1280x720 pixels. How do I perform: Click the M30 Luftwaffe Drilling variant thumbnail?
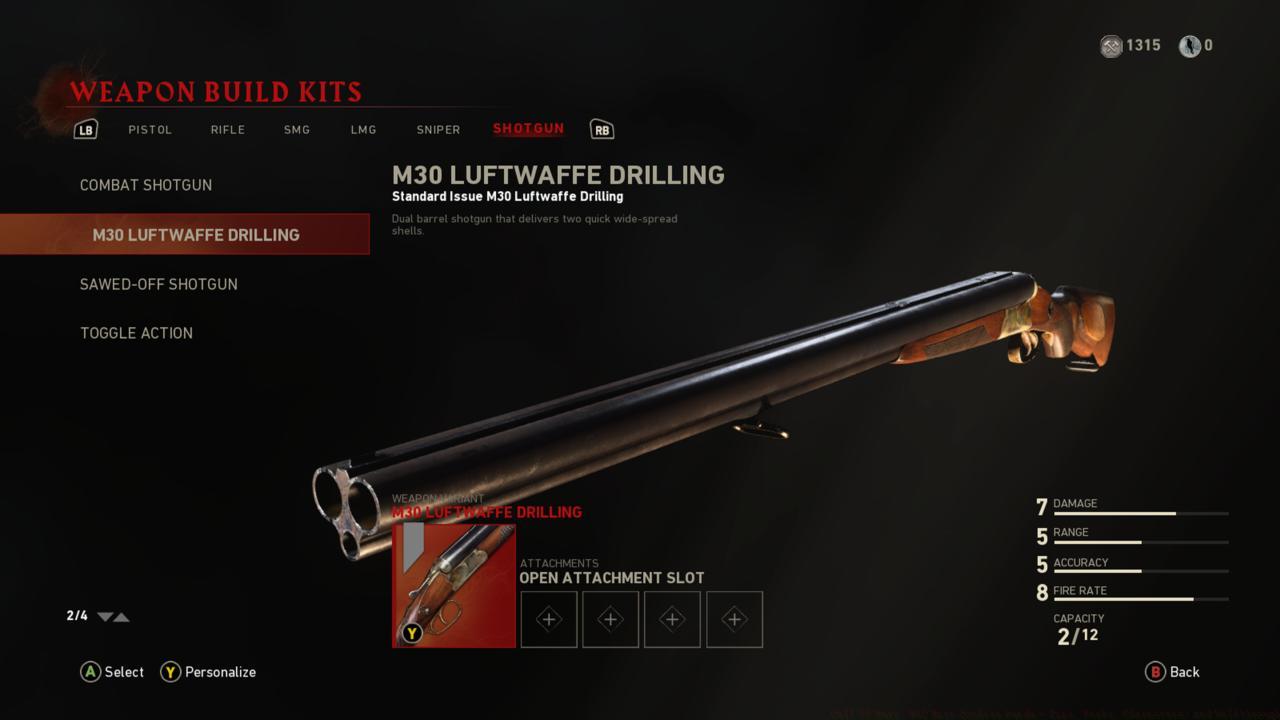point(453,586)
